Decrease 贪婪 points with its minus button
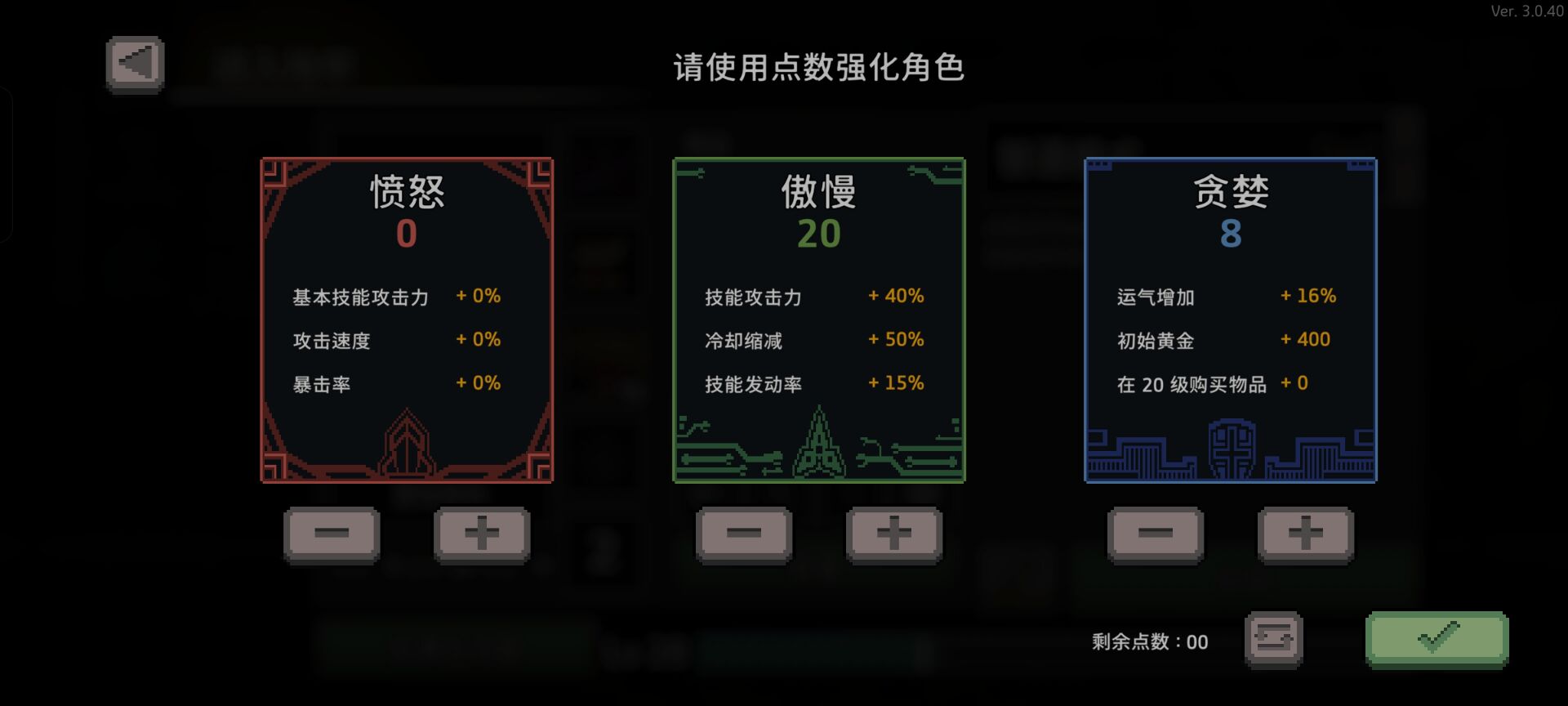1568x706 pixels. 1154,534
